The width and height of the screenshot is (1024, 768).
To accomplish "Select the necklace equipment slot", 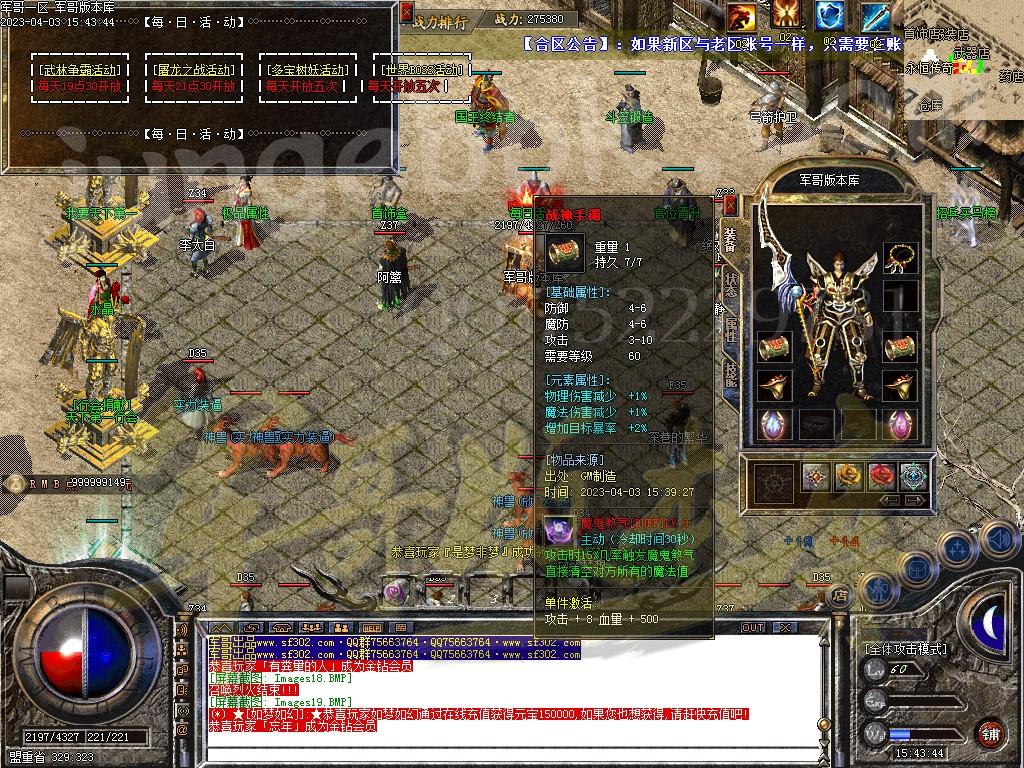I will point(901,257).
